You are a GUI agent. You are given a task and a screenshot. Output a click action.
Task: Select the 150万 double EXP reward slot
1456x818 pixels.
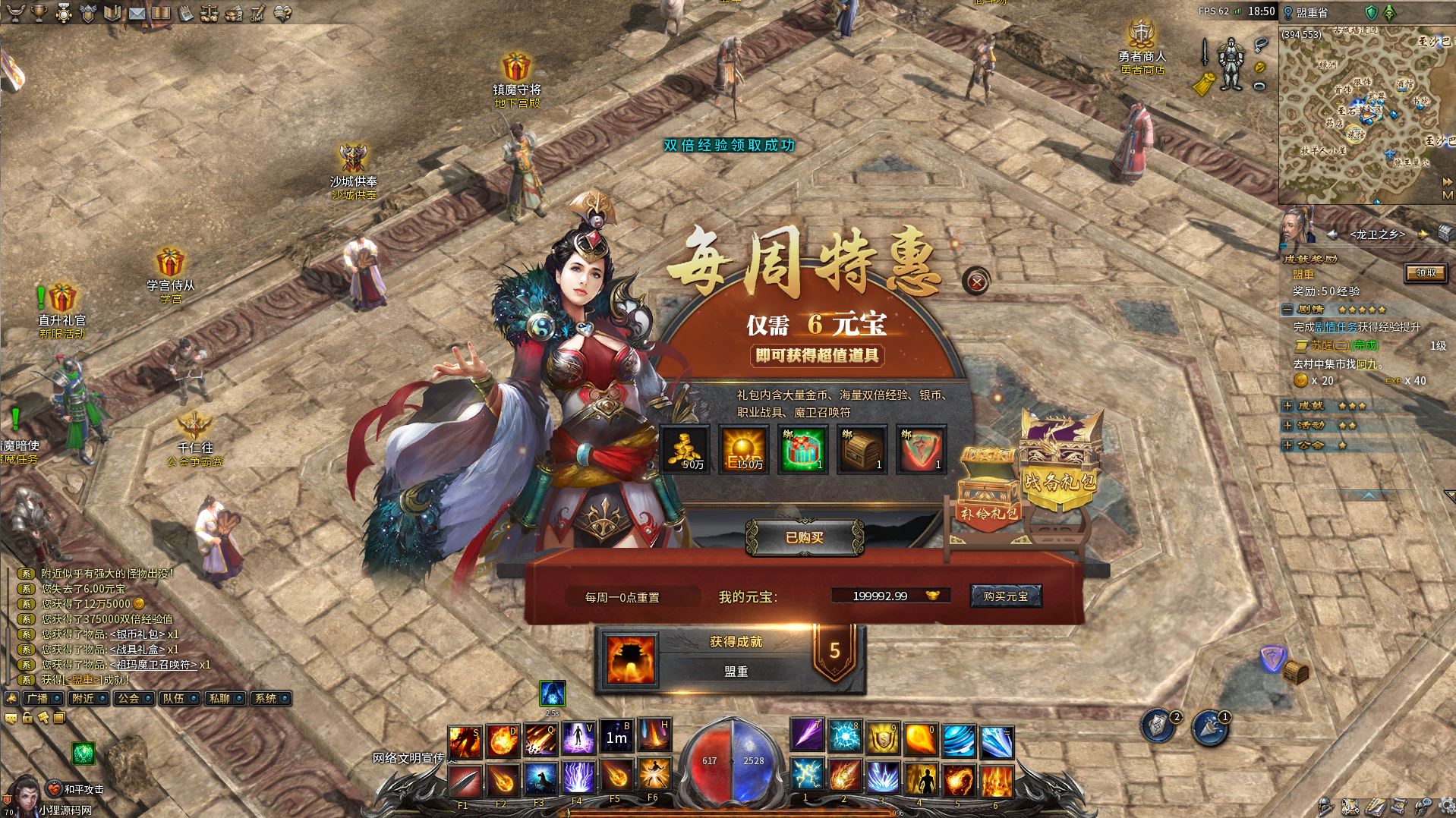tap(744, 448)
